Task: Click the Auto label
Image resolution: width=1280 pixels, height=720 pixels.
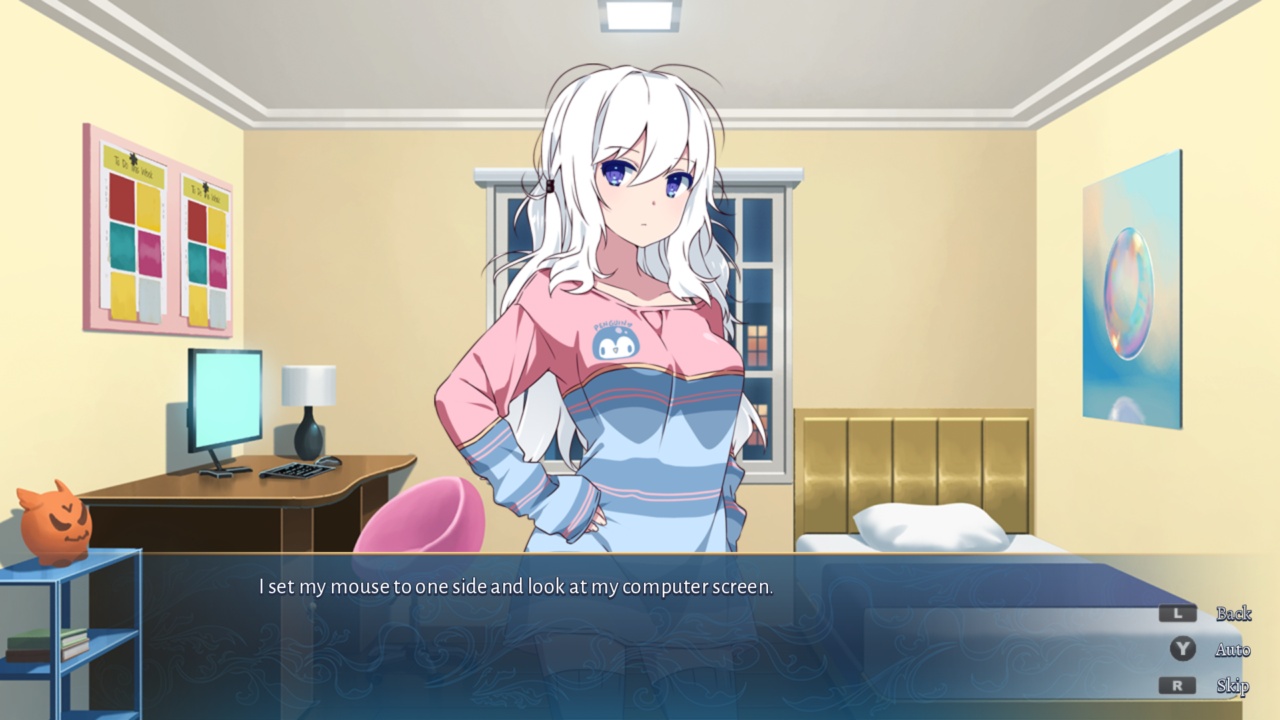Action: [x=1232, y=649]
